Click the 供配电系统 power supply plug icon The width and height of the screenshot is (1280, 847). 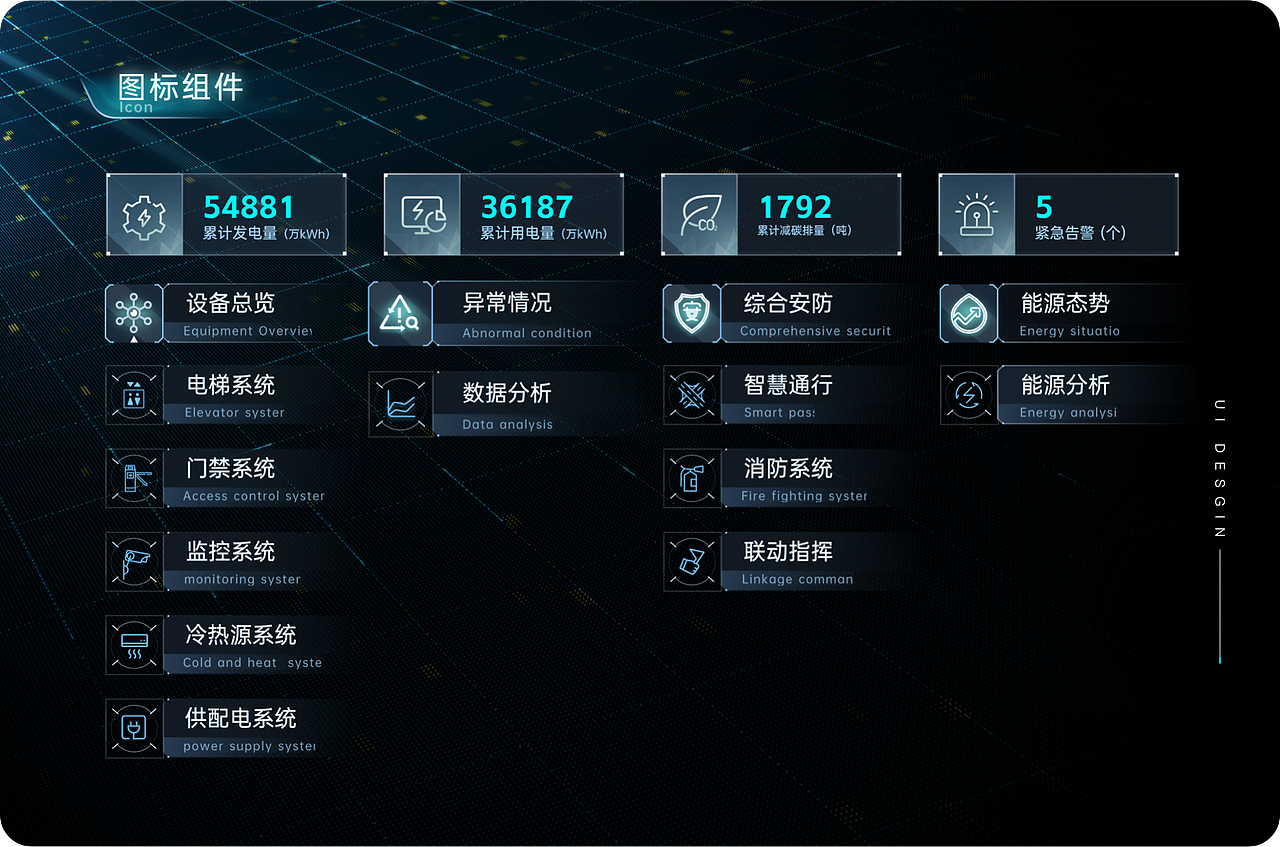coord(134,728)
